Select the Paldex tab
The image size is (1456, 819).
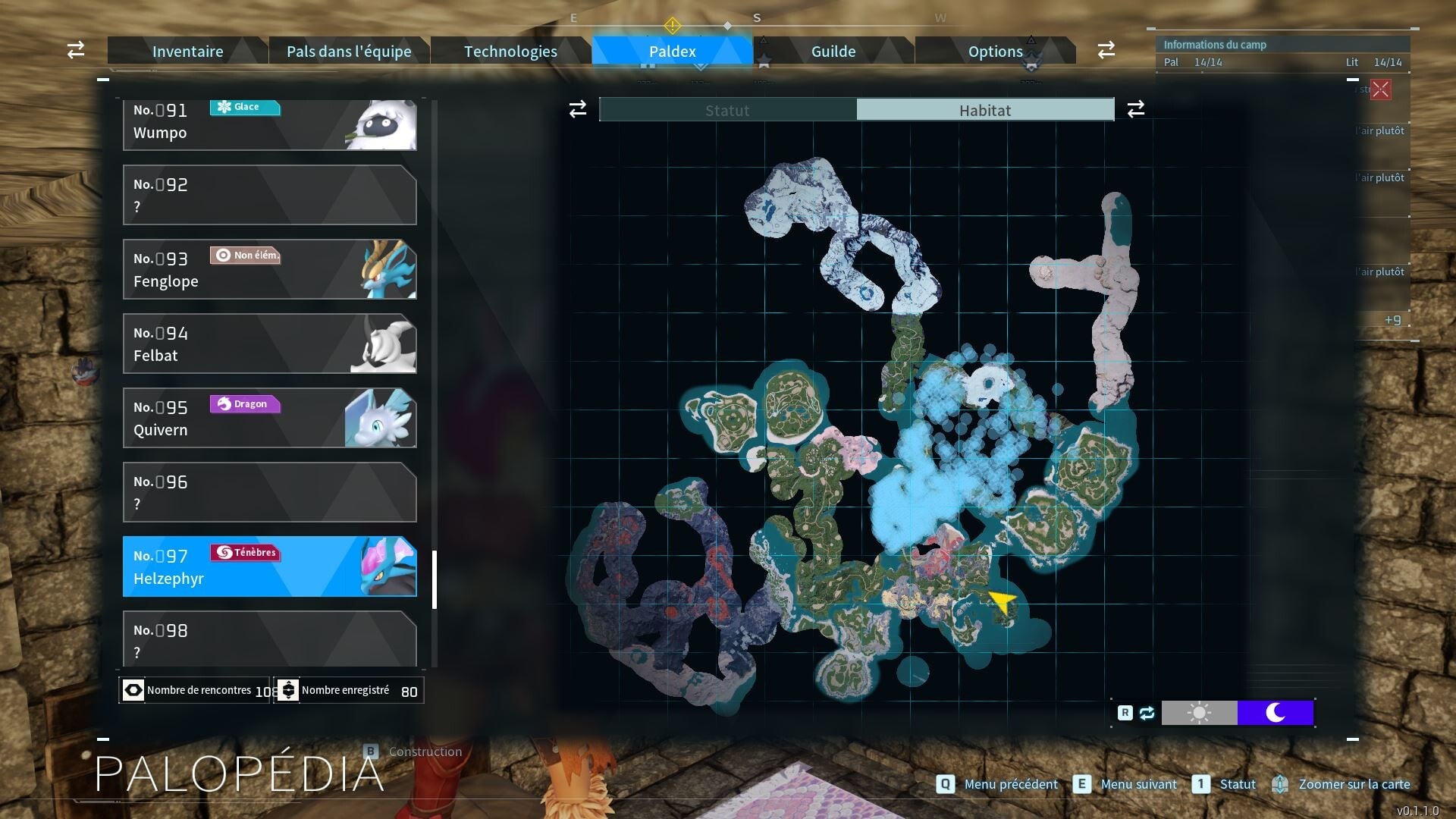pos(672,52)
